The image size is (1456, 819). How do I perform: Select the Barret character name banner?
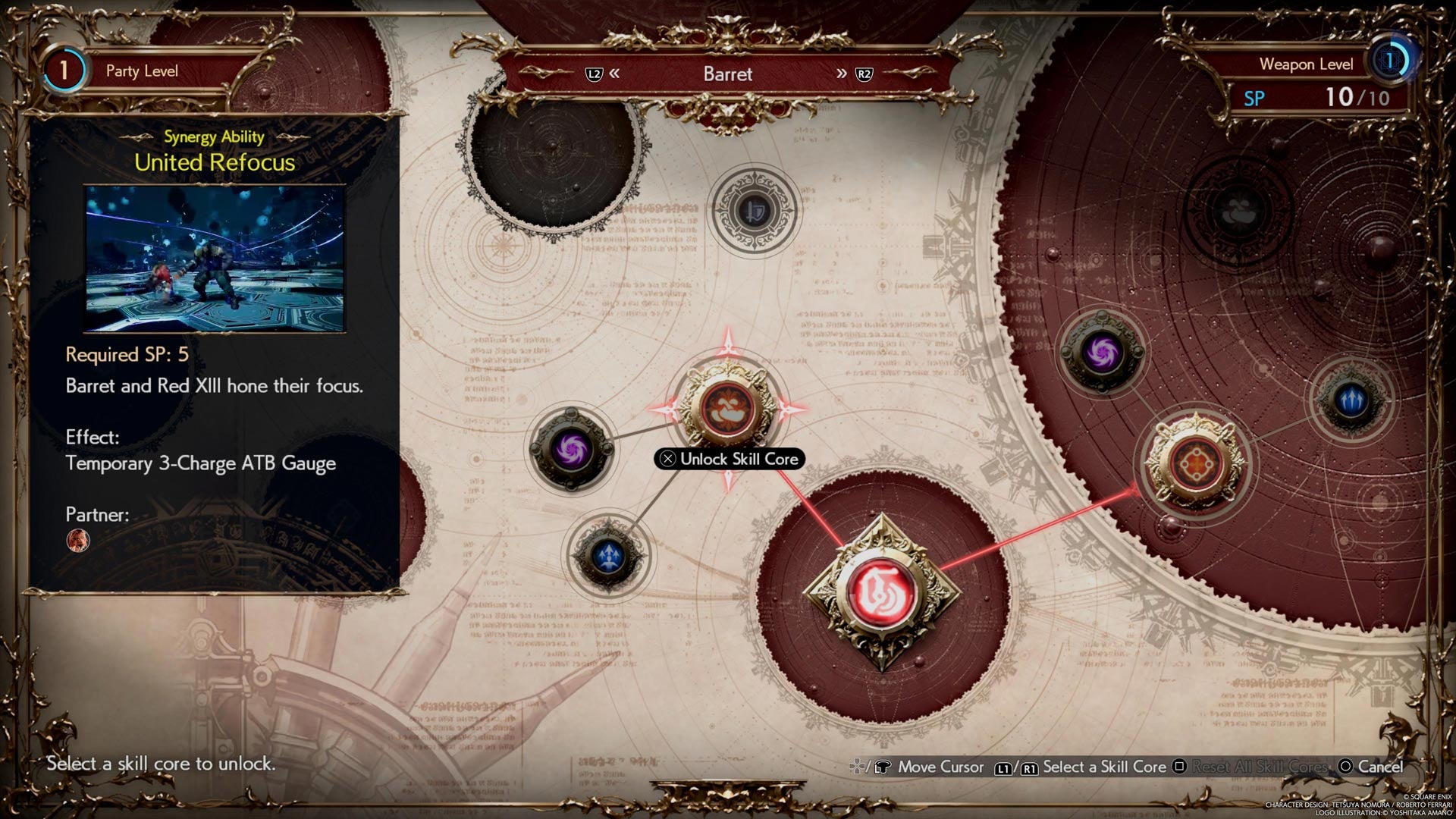[727, 74]
